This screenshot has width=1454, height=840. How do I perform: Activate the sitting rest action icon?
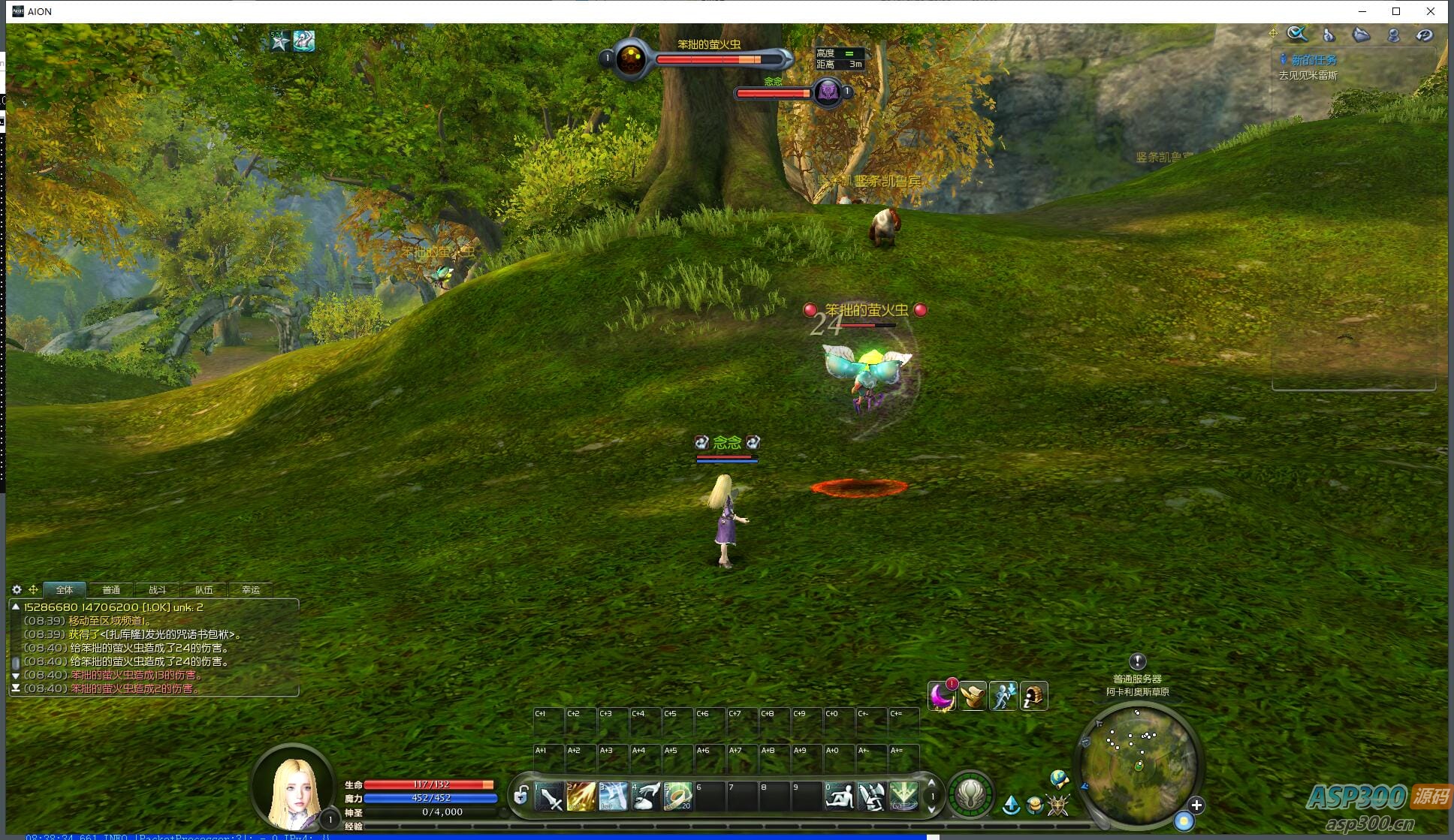coord(839,797)
